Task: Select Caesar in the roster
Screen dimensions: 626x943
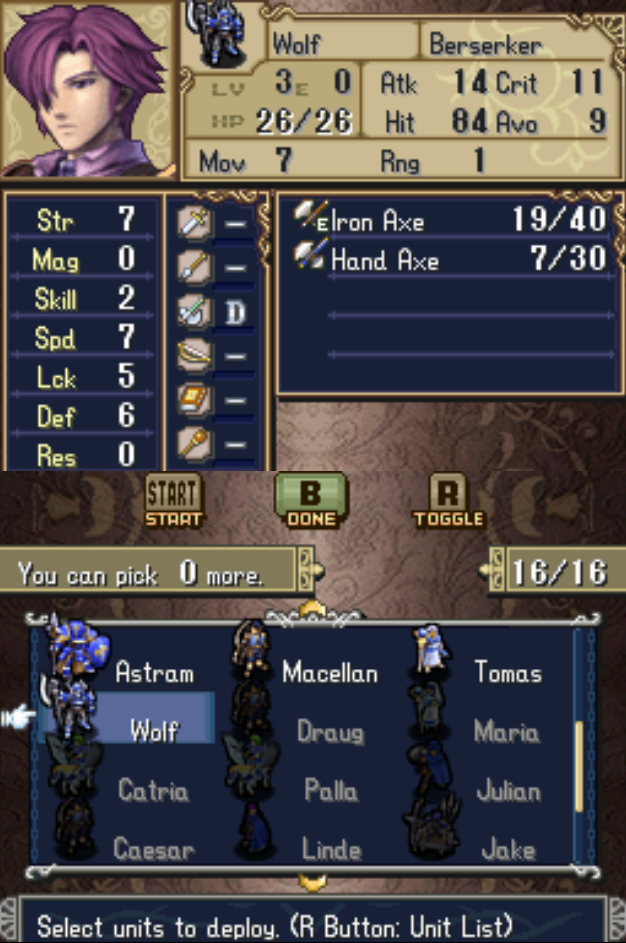Action: pos(153,850)
